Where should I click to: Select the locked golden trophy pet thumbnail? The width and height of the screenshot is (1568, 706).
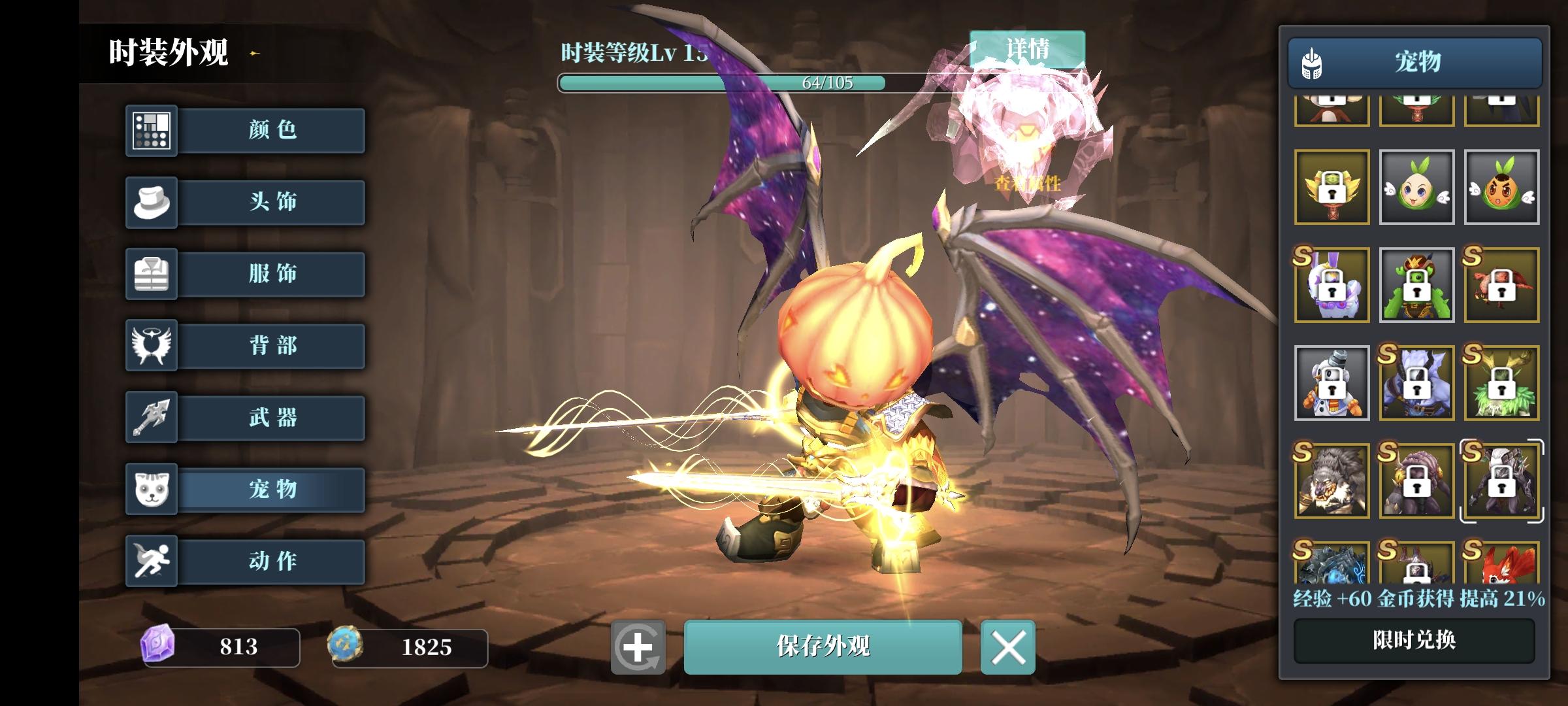click(x=1331, y=188)
